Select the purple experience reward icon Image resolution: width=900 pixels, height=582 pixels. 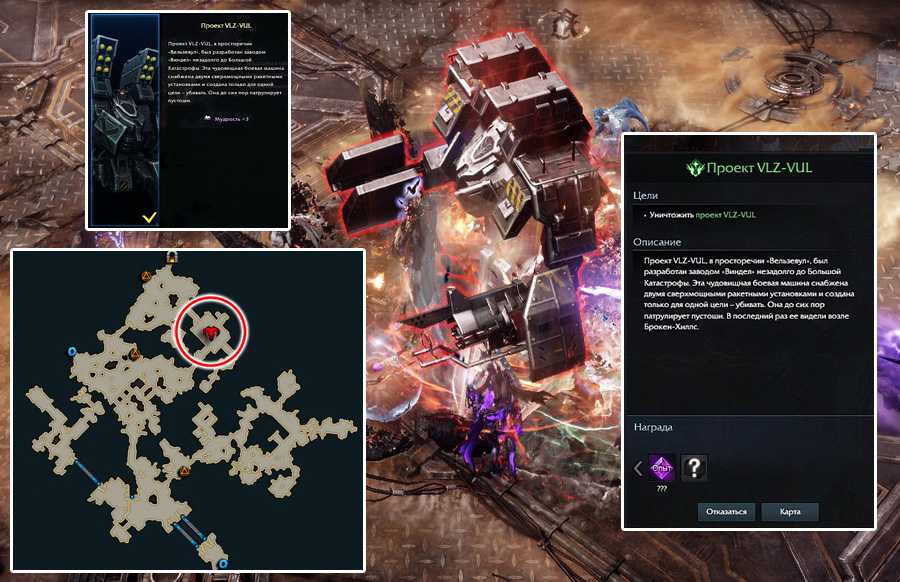(x=661, y=467)
